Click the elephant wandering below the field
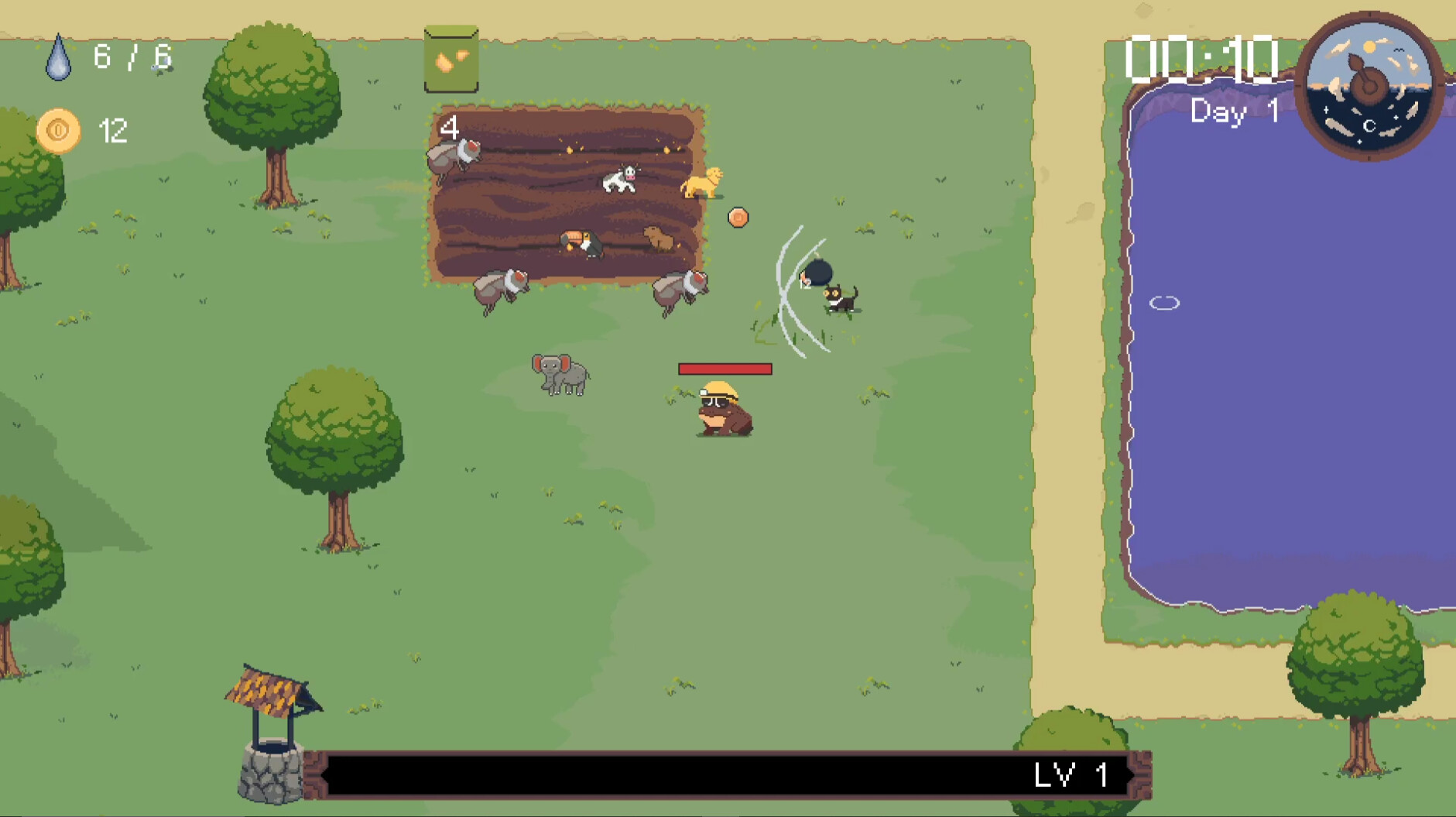The height and width of the screenshot is (817, 1456). pyautogui.click(x=560, y=374)
